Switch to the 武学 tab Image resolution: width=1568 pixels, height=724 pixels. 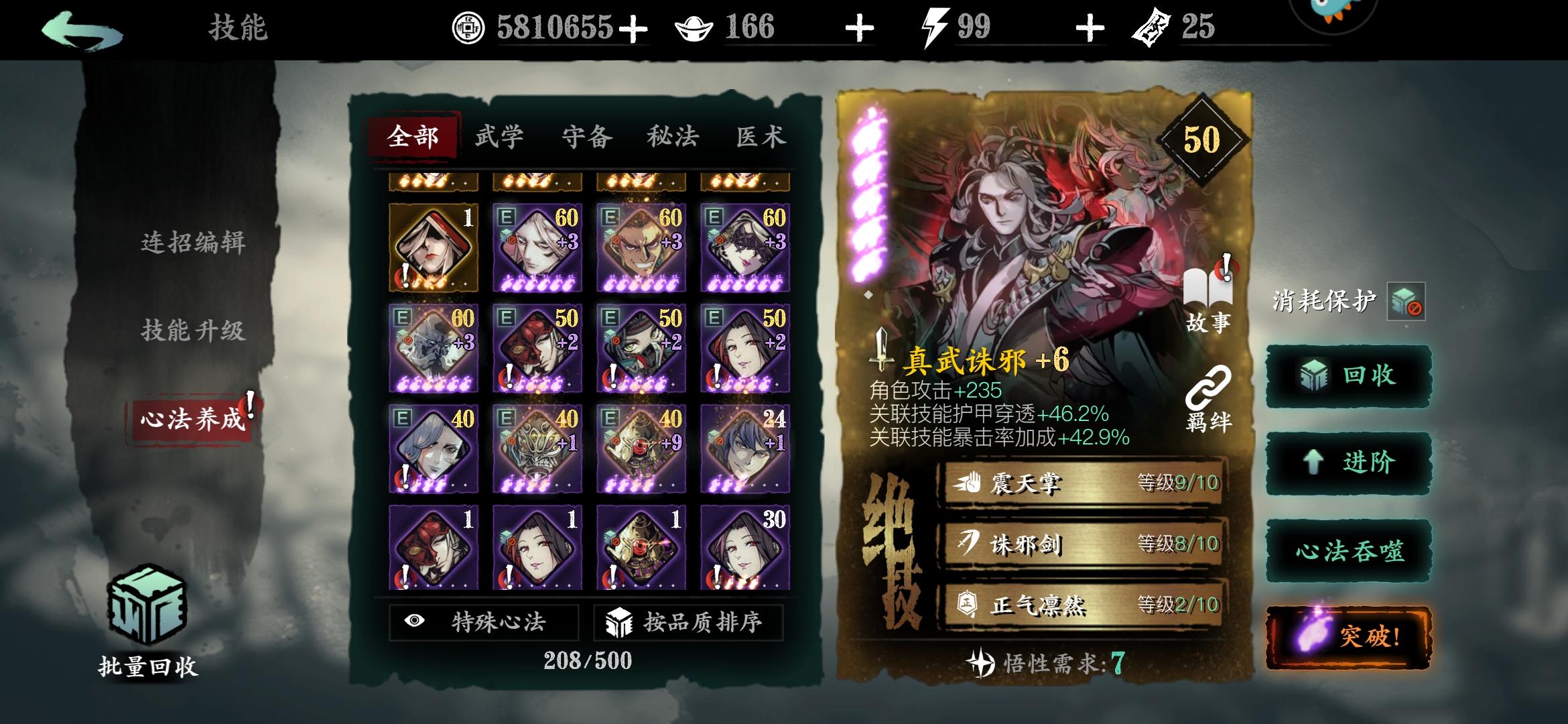(x=501, y=136)
